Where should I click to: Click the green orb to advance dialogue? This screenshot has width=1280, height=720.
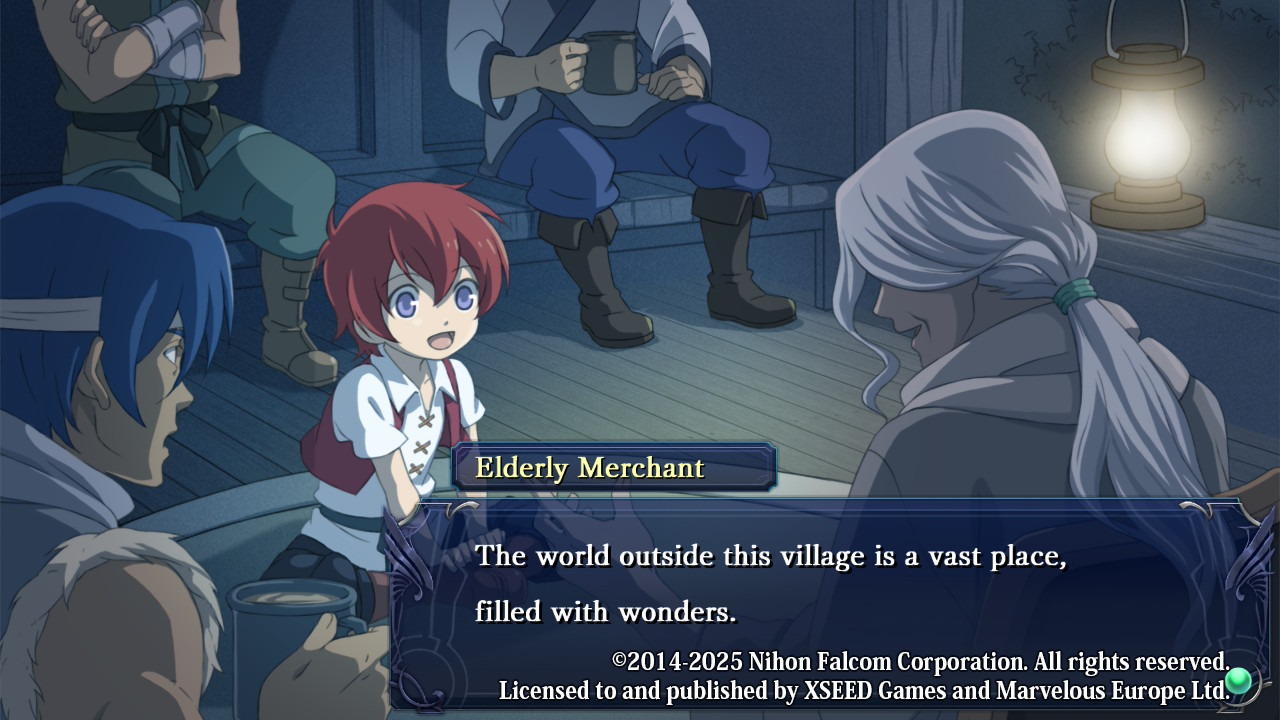coord(1238,681)
